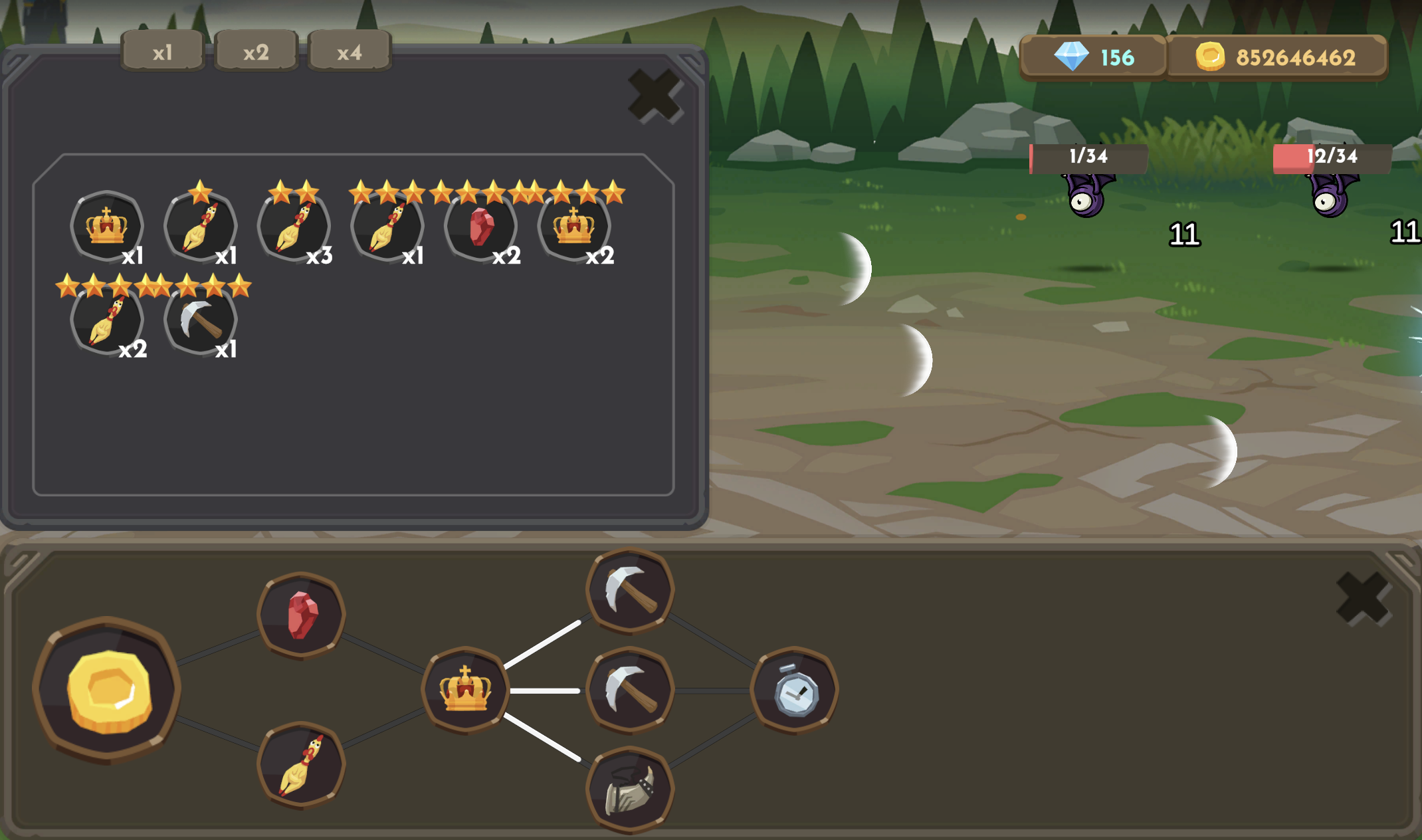This screenshot has height=840, width=1422.
Task: Choose the red ruby item in inventory
Action: 480,226
